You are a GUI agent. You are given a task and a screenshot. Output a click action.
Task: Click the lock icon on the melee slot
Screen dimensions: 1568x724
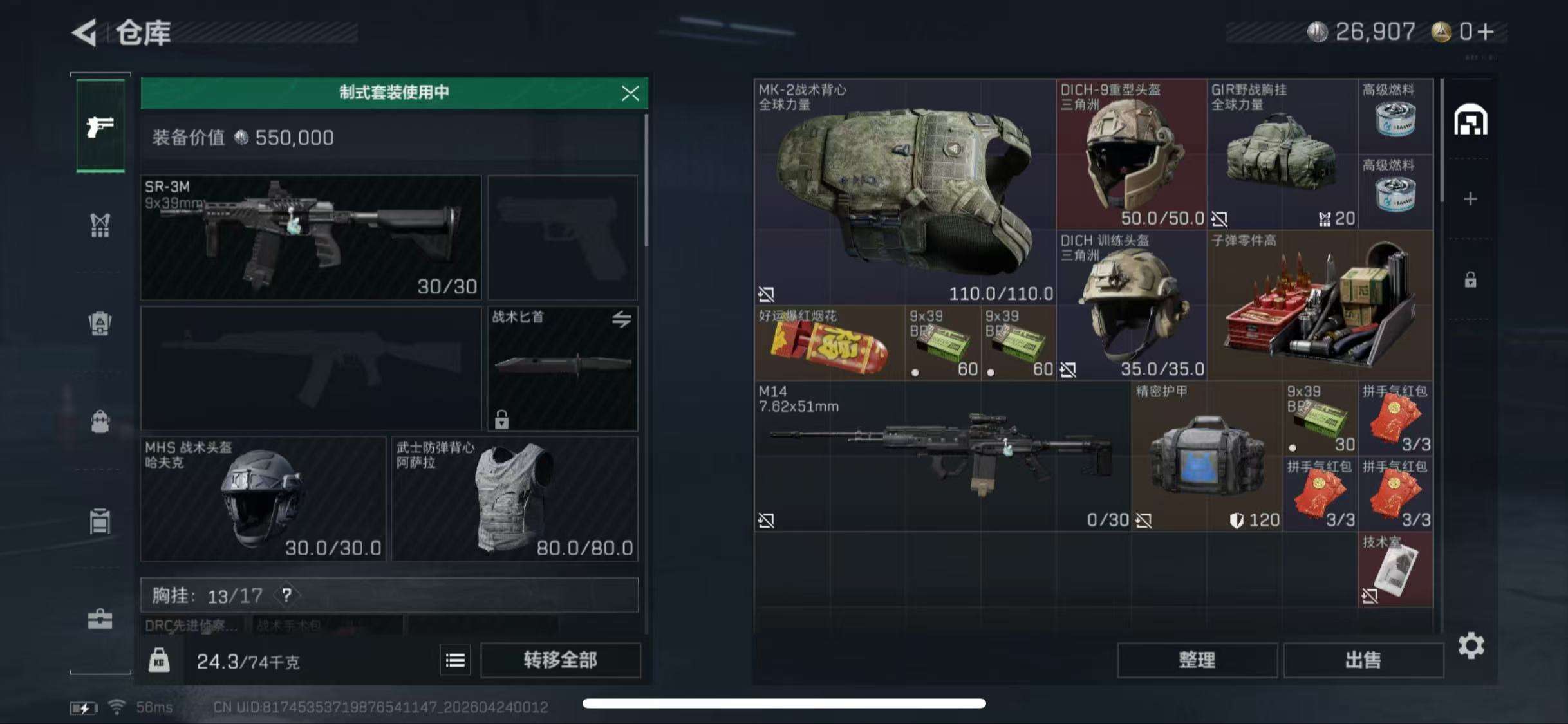(501, 420)
